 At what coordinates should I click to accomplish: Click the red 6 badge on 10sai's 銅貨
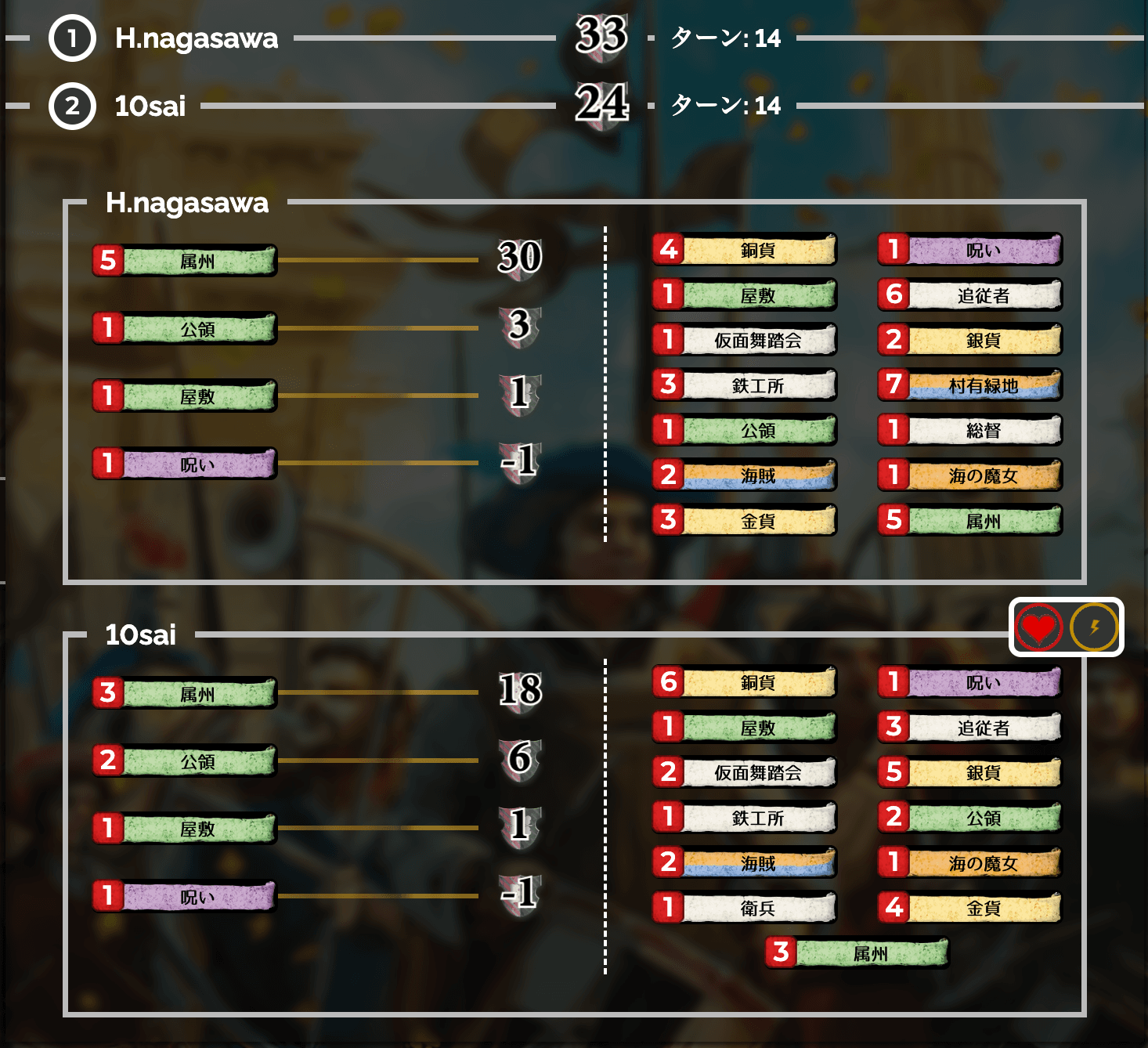tap(667, 681)
